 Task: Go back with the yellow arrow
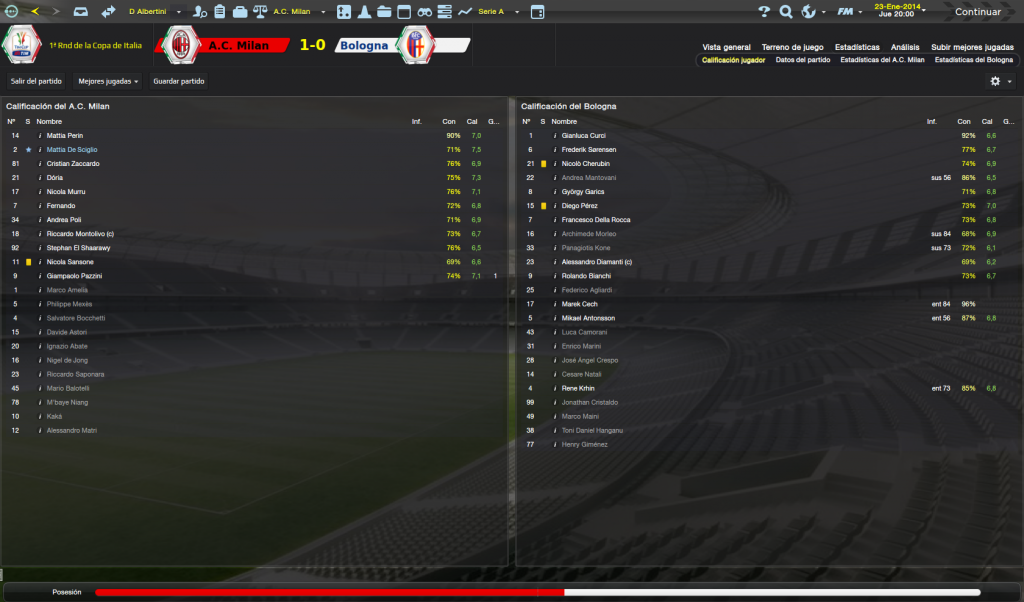coord(36,12)
